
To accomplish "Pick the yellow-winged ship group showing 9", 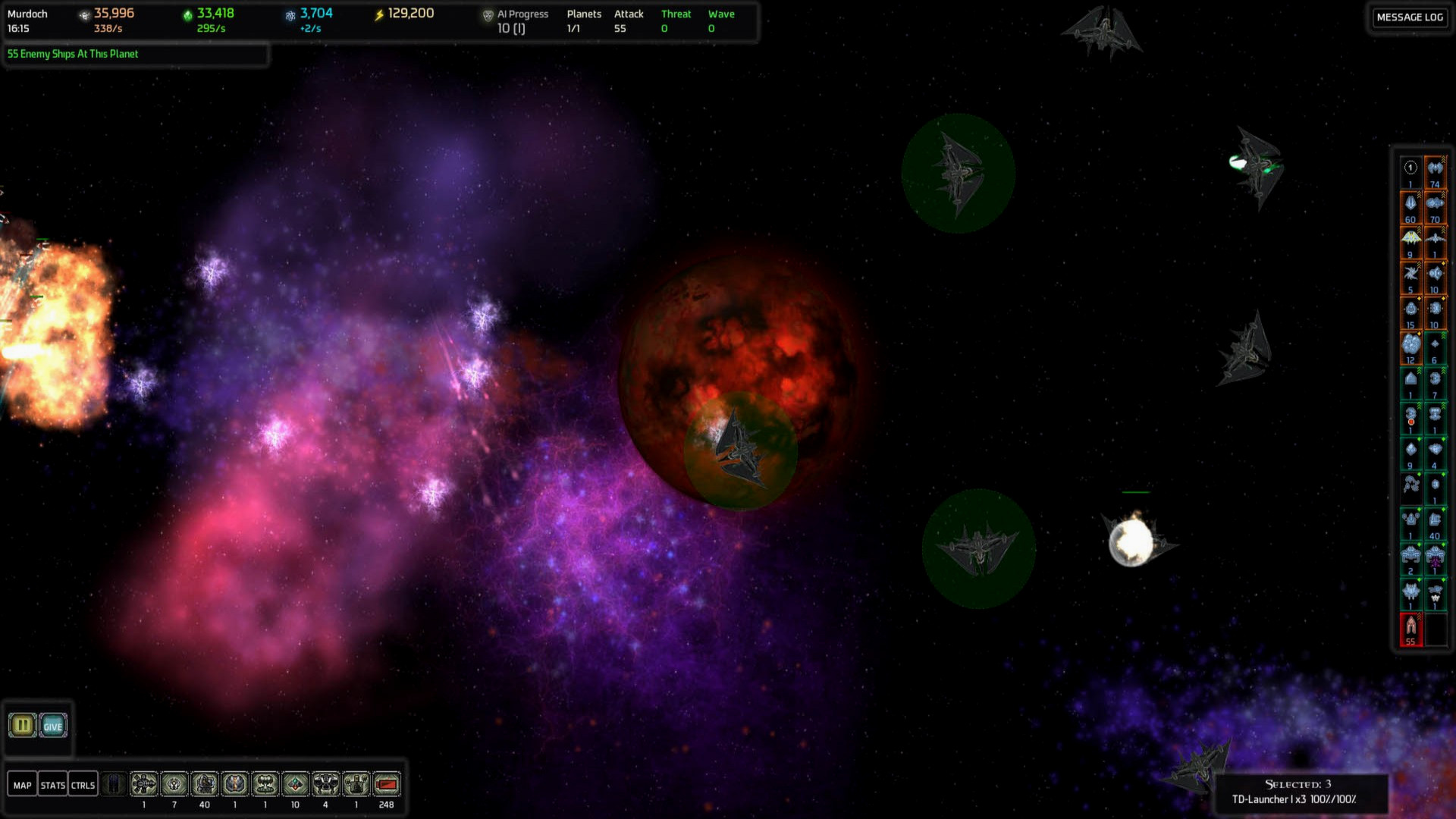I will pyautogui.click(x=1410, y=241).
